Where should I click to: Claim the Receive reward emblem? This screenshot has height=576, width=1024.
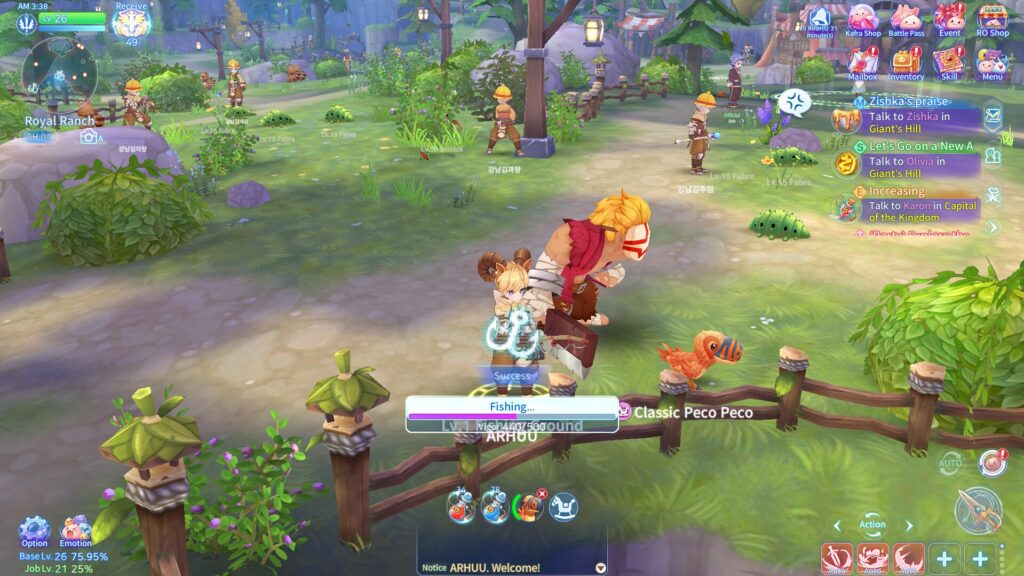click(131, 22)
